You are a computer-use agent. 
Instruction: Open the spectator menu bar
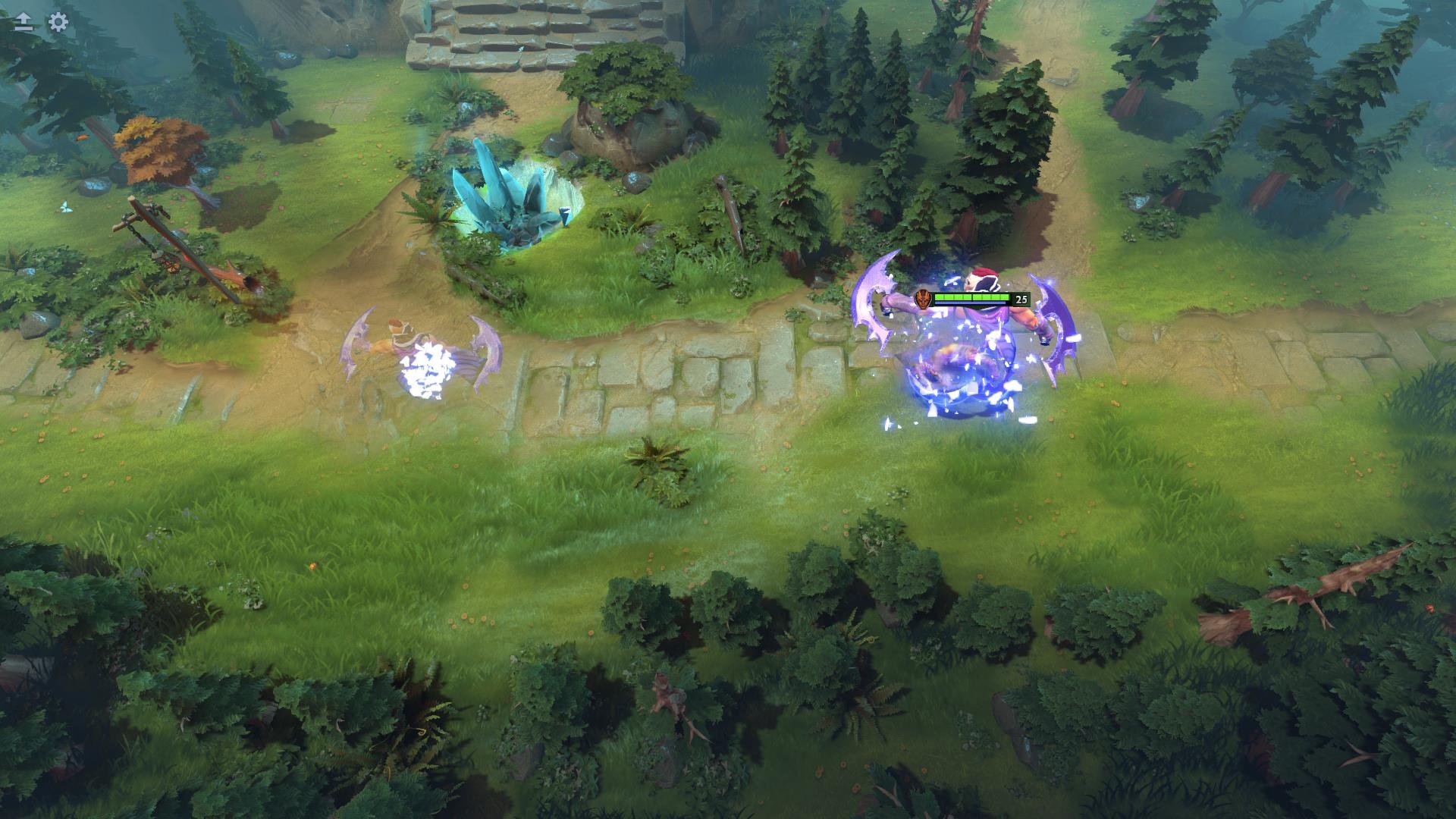[x=39, y=23]
